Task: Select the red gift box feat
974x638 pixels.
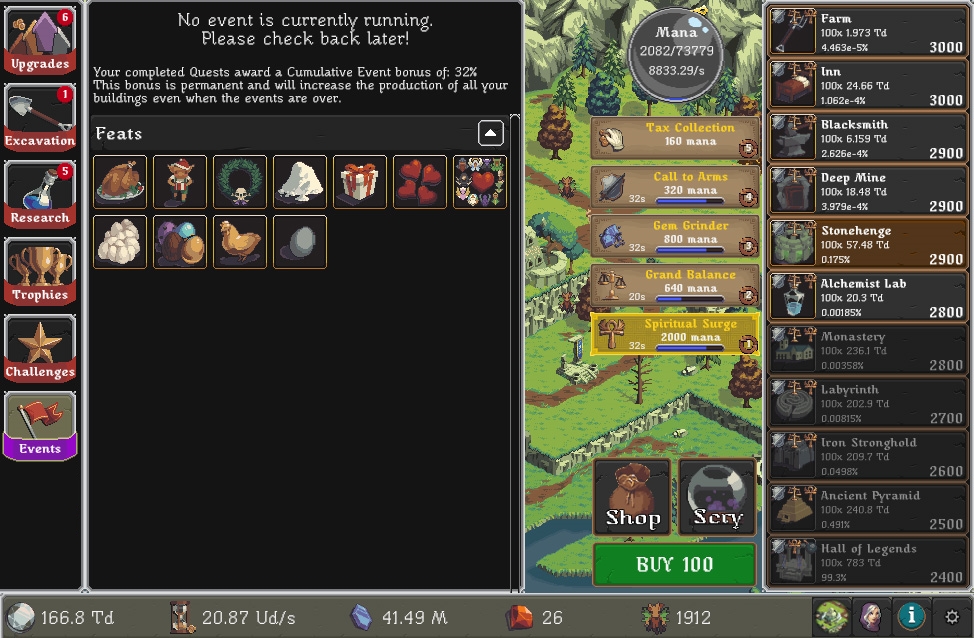Action: coord(360,182)
